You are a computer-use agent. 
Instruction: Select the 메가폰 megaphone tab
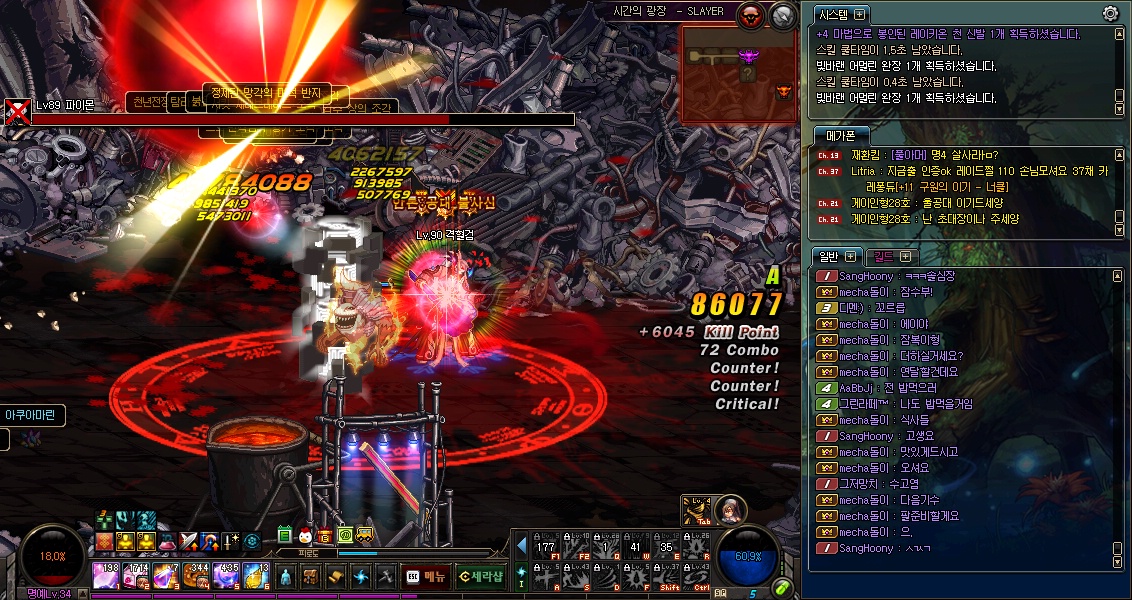click(840, 136)
